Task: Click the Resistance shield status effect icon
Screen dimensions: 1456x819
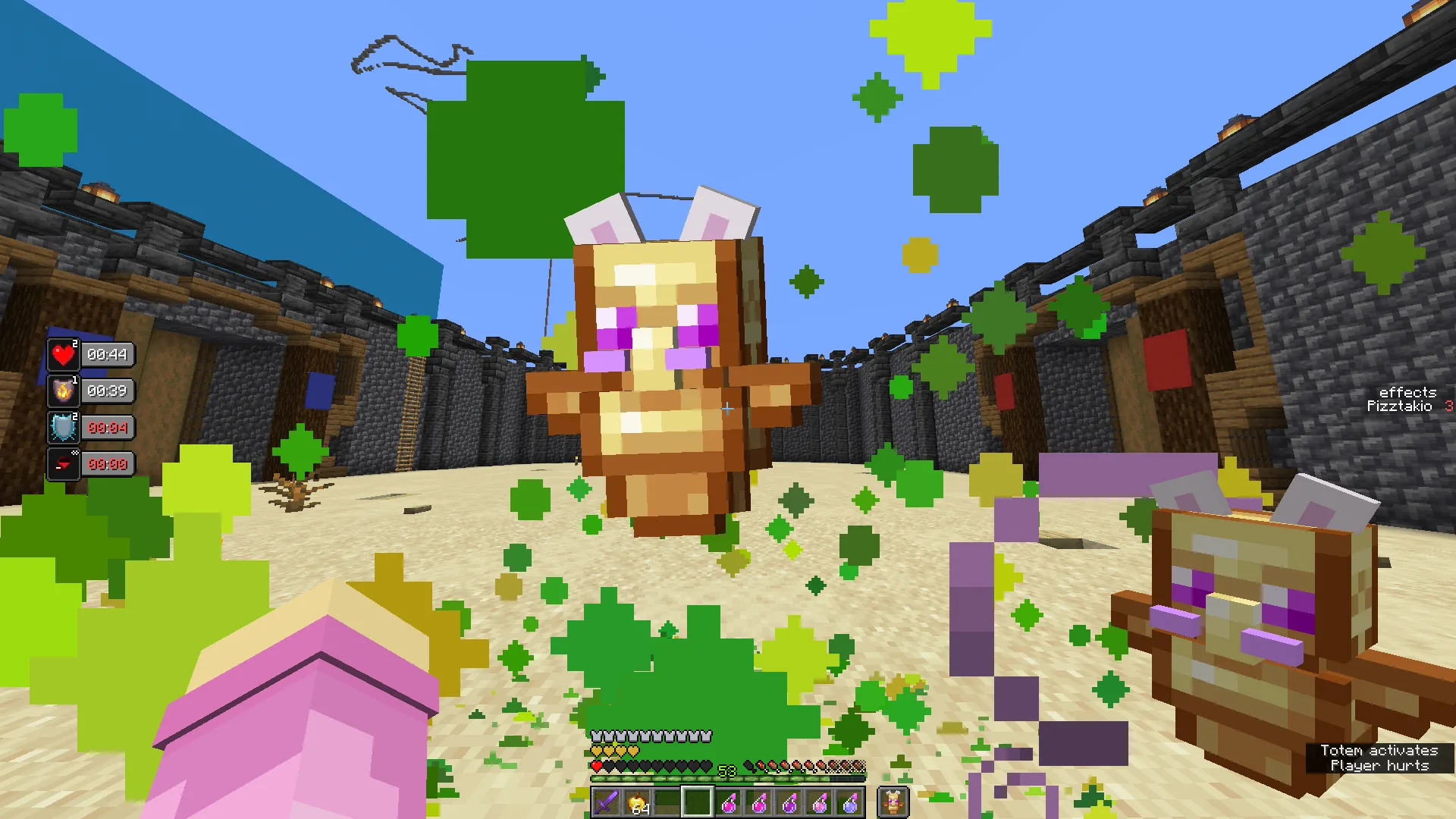Action: [x=62, y=427]
